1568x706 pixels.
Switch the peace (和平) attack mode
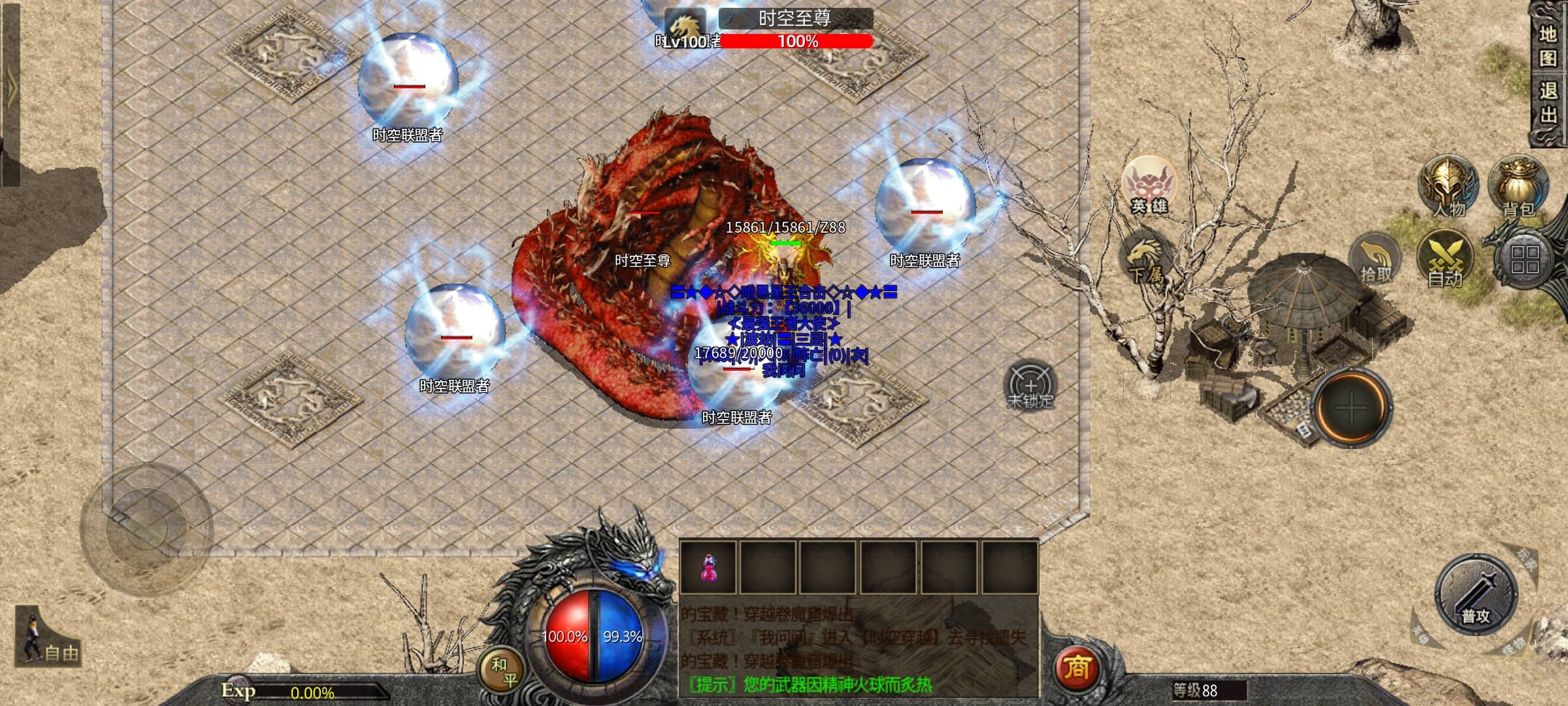tap(502, 671)
